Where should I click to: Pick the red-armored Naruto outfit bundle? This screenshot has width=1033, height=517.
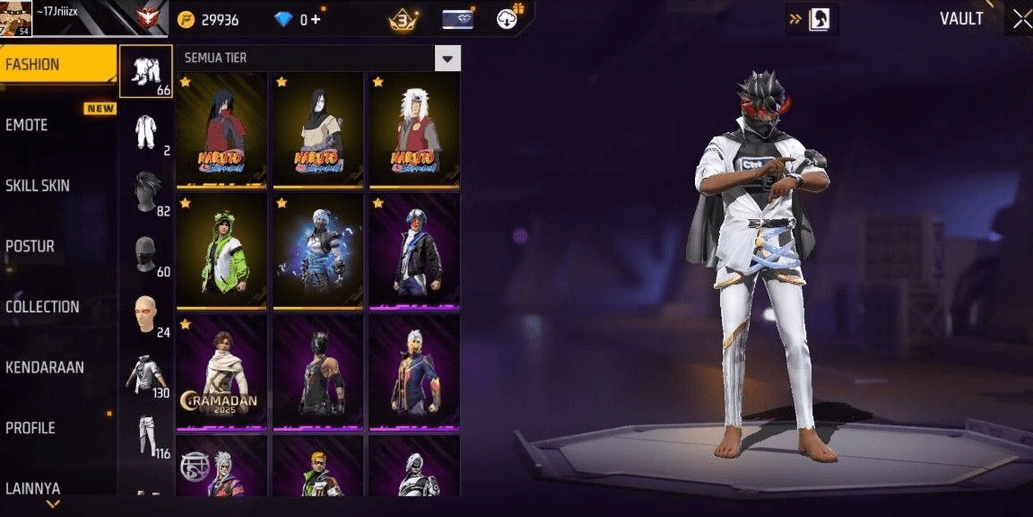[221, 130]
